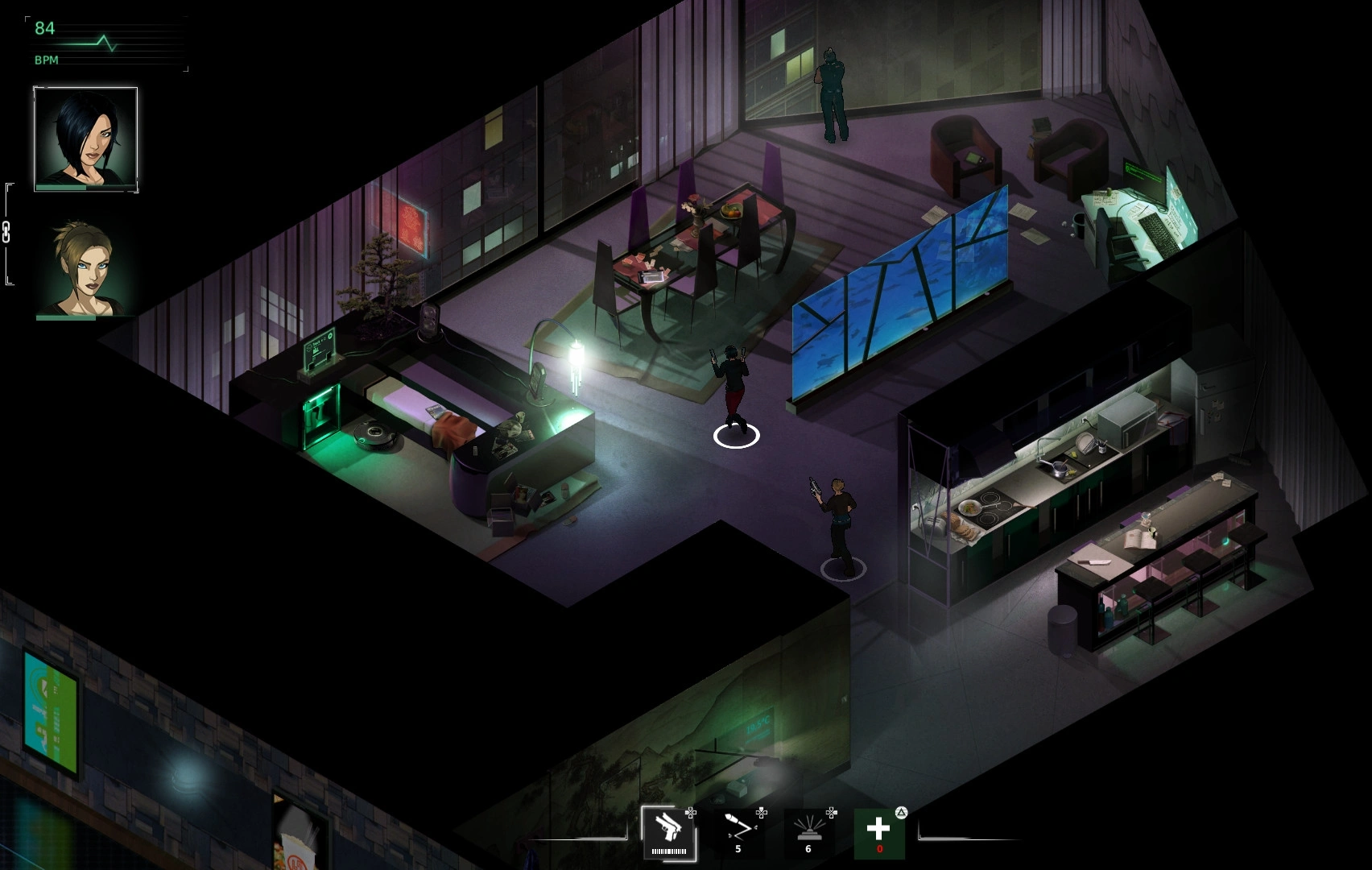The image size is (1372, 870).
Task: Select the black-haired character portrait
Action: tap(85, 139)
